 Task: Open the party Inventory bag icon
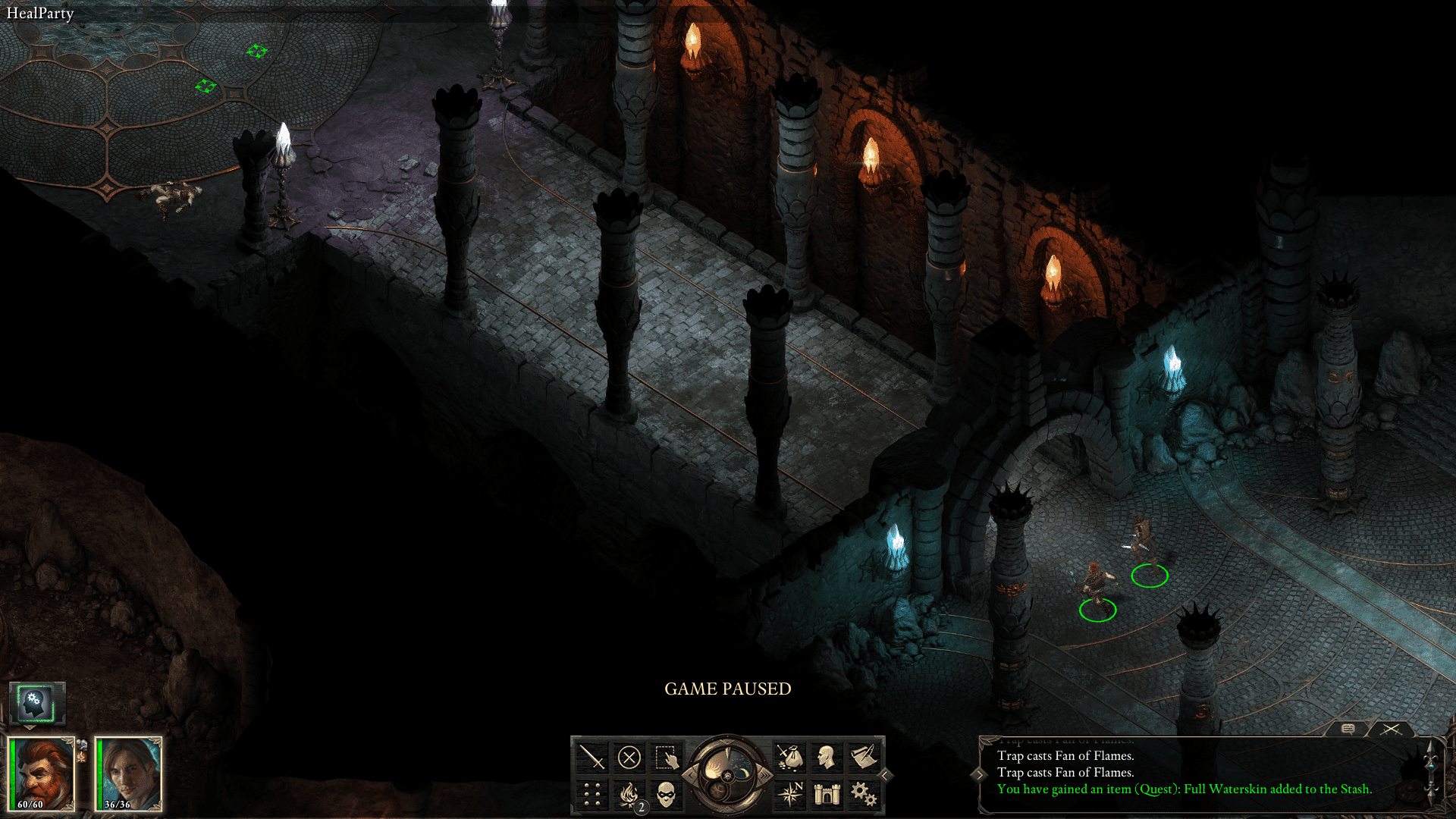(791, 757)
